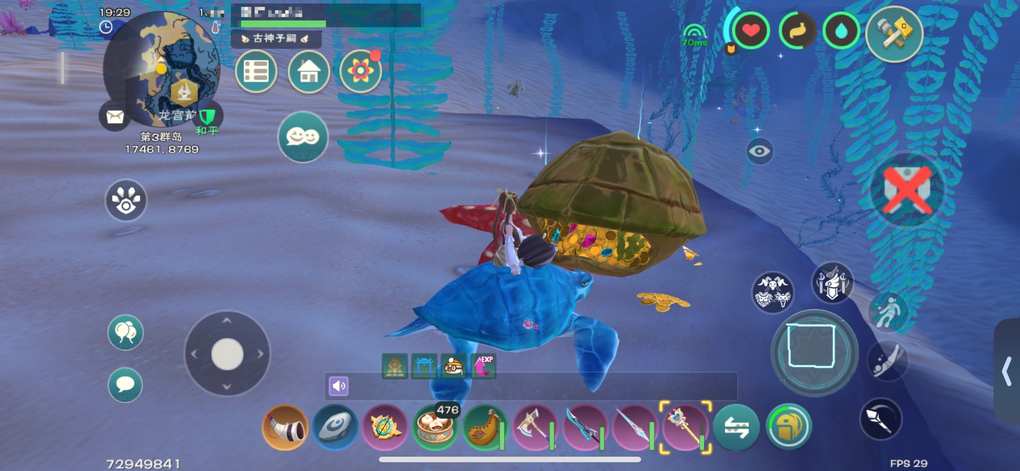Open the chat speech bubble
Viewport: 1020px width, 471px height.
pos(125,384)
